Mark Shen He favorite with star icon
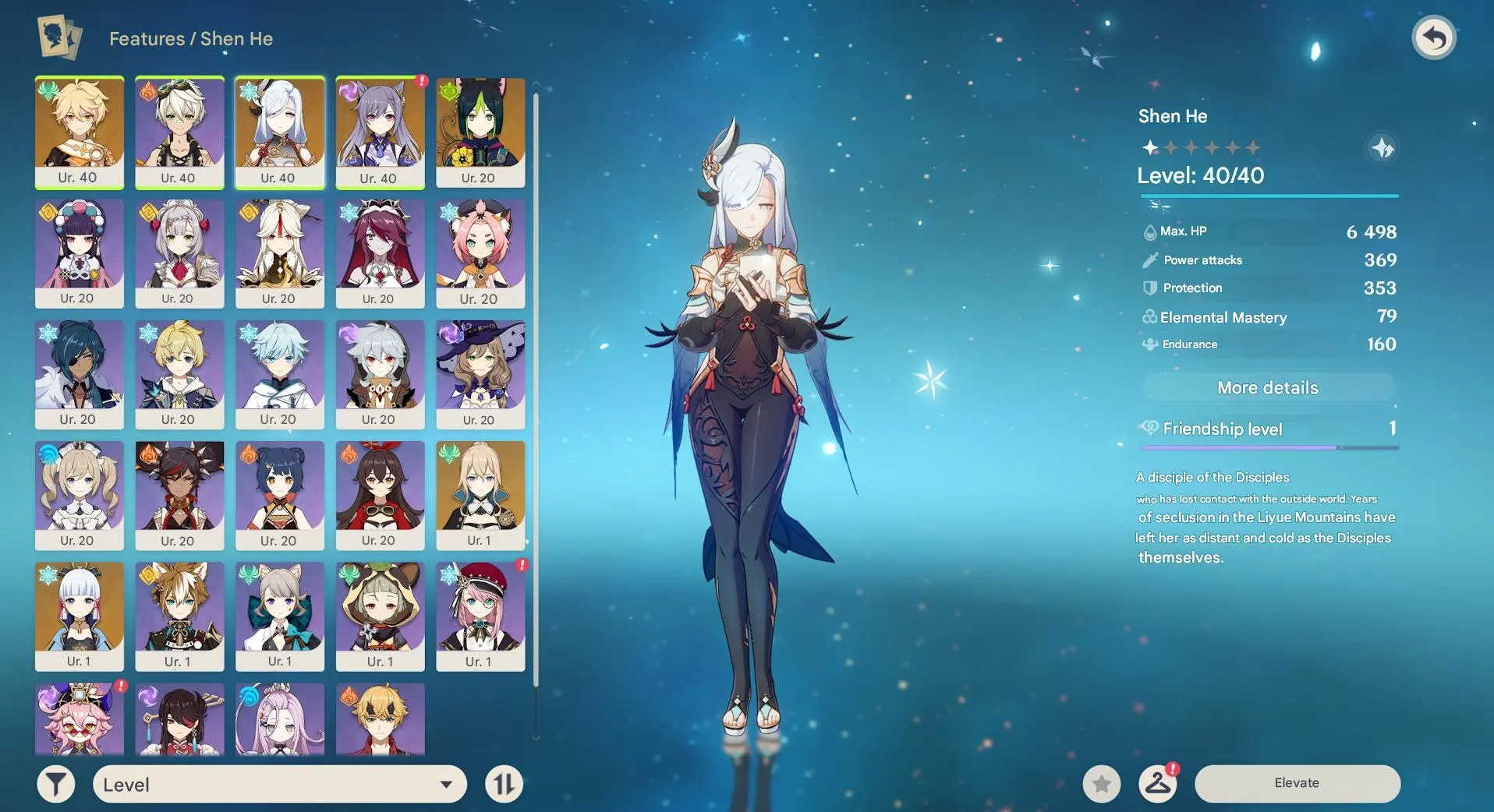Image resolution: width=1494 pixels, height=812 pixels. coord(1102,783)
